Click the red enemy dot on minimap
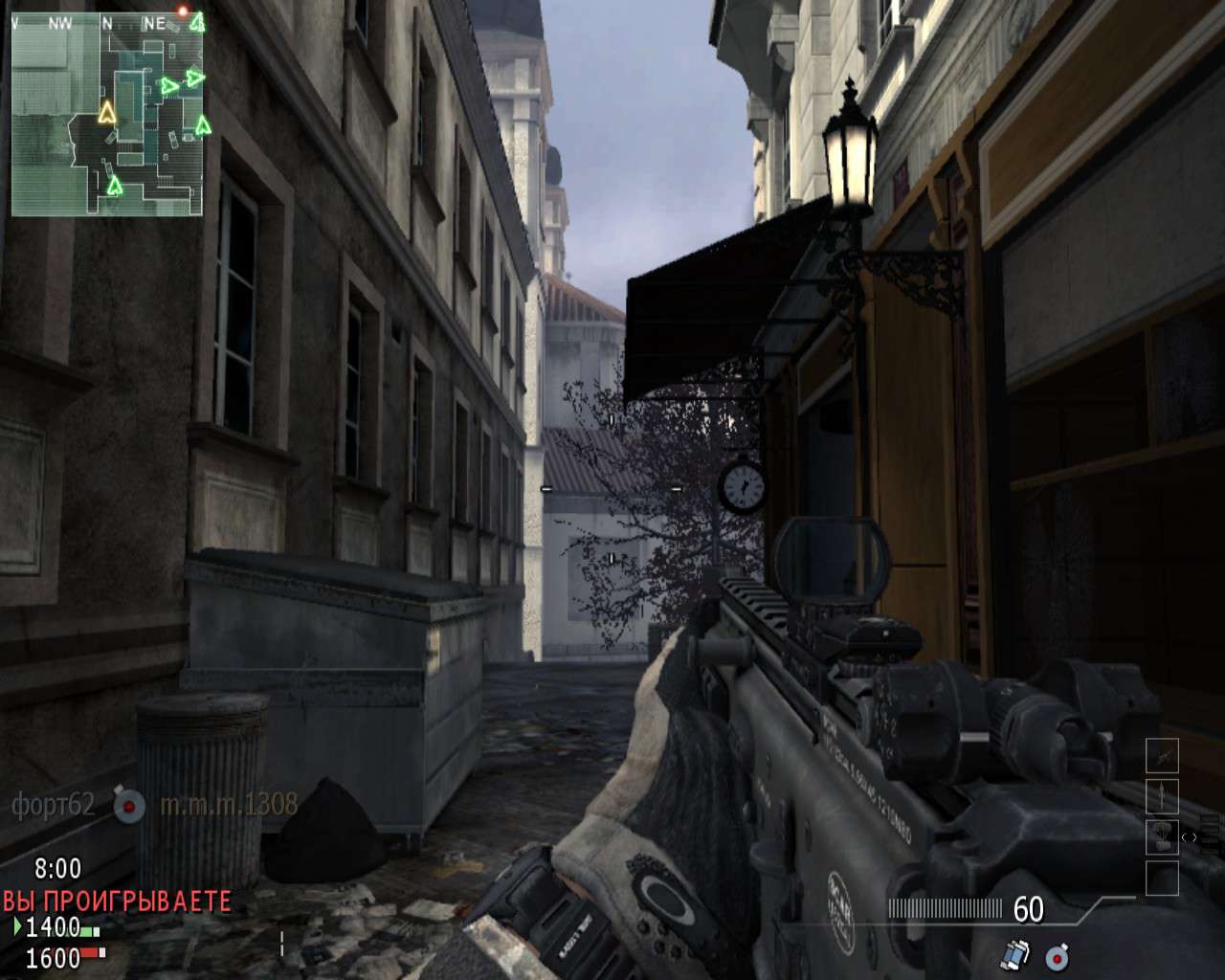This screenshot has height=980, width=1225. 182,11
